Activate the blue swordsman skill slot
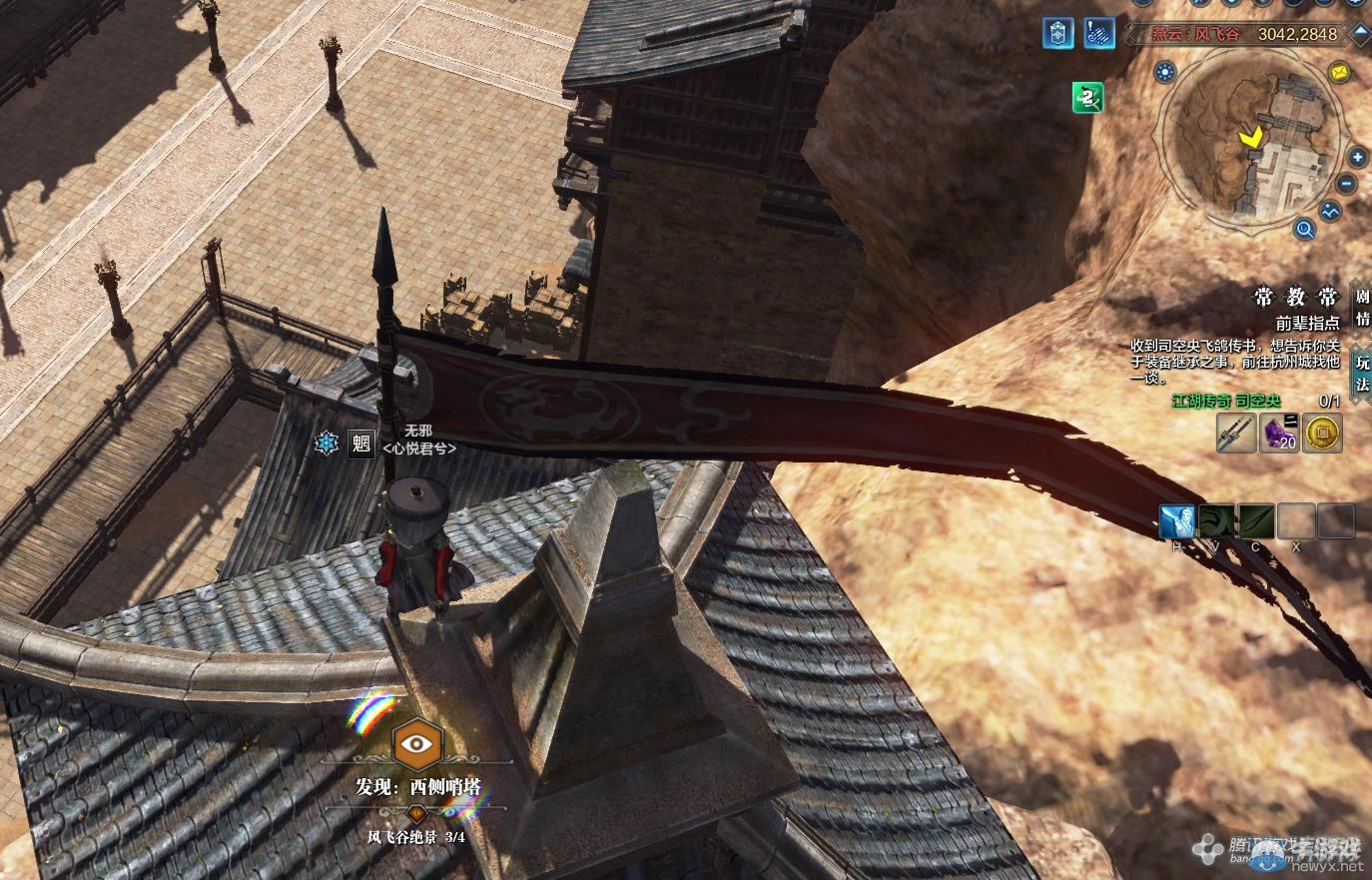Image resolution: width=1372 pixels, height=880 pixels. coord(1177,521)
